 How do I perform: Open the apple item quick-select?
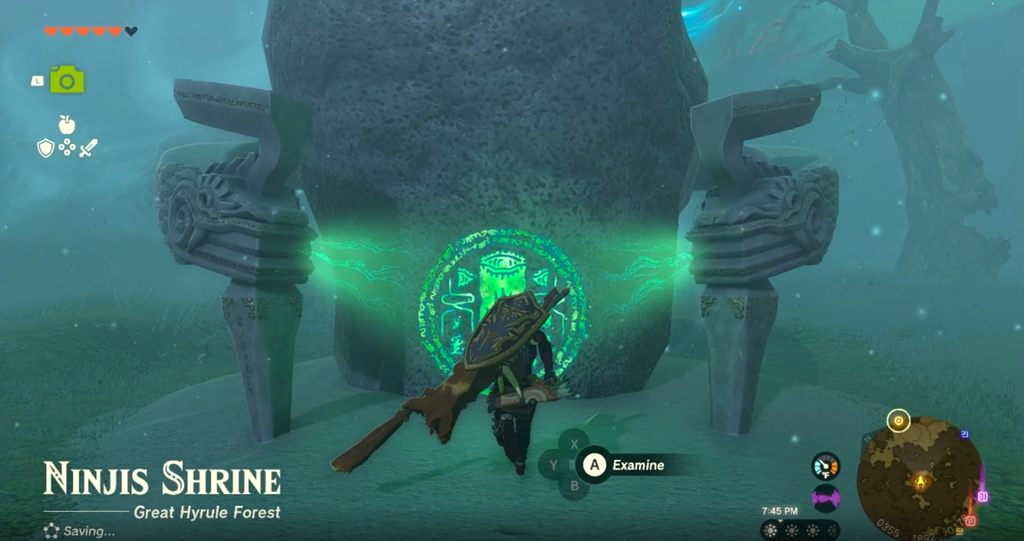tap(67, 125)
